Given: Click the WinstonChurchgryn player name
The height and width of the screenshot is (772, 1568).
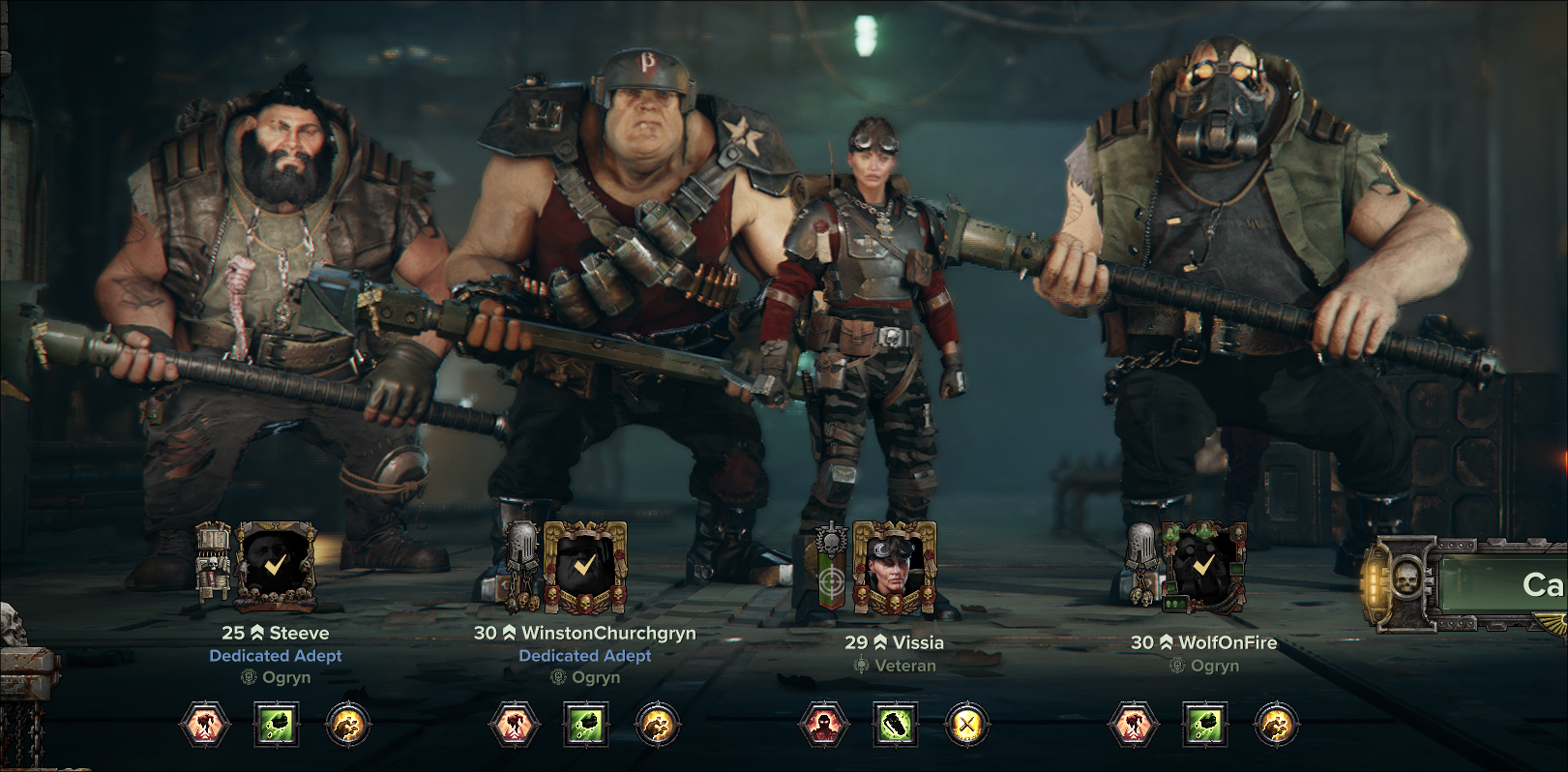Looking at the screenshot, I should [x=608, y=633].
